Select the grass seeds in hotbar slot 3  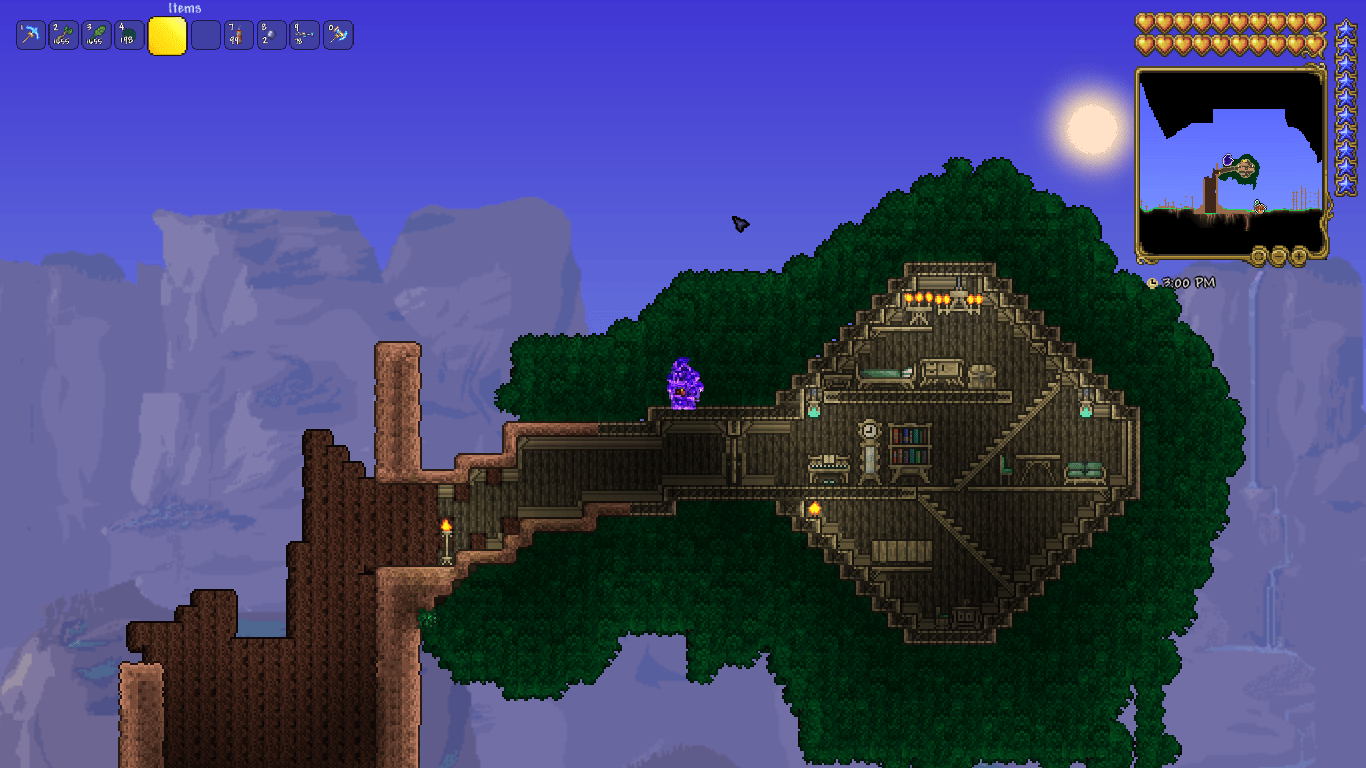click(x=98, y=34)
